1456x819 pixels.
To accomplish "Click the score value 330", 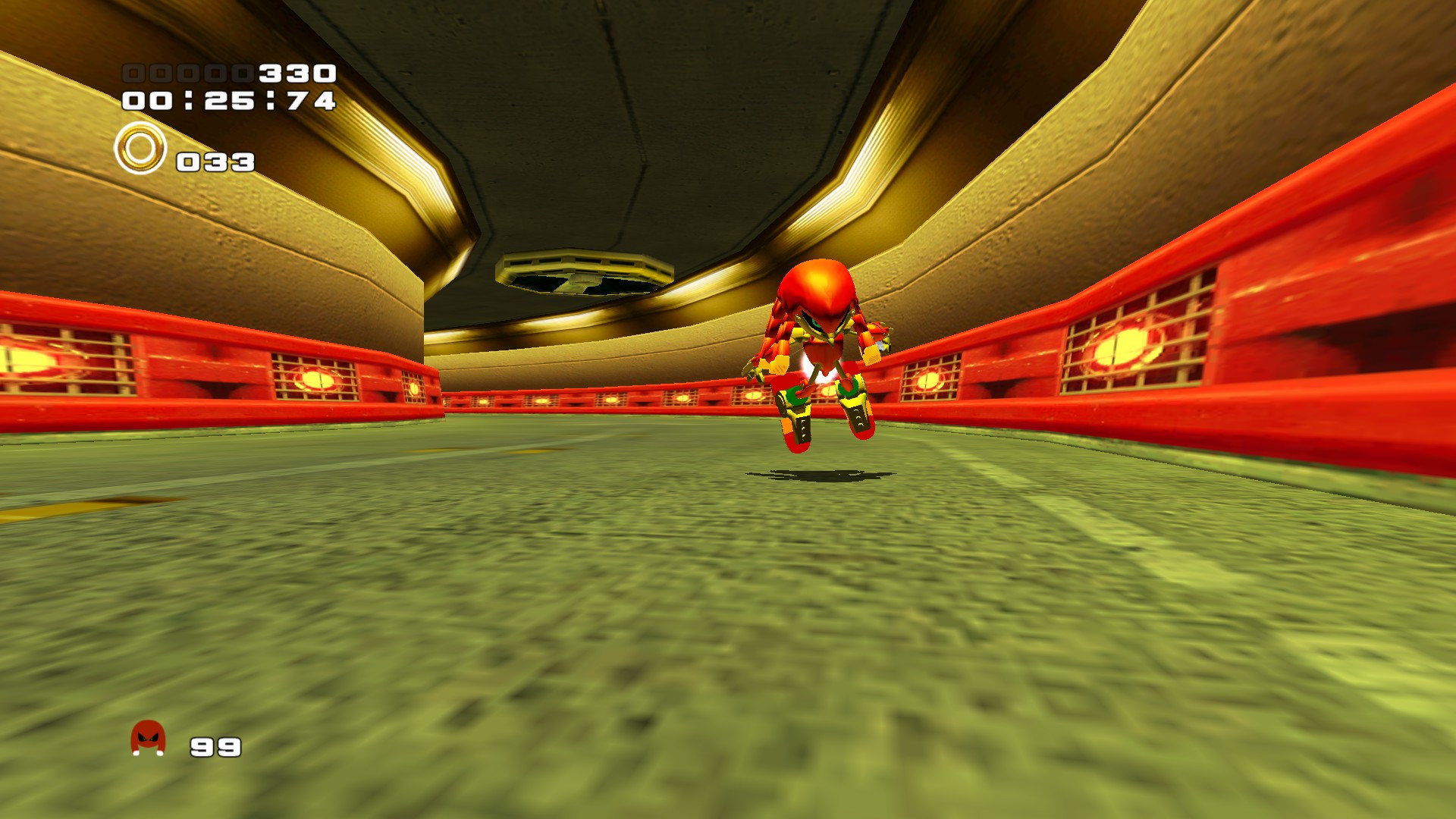I will tap(296, 73).
